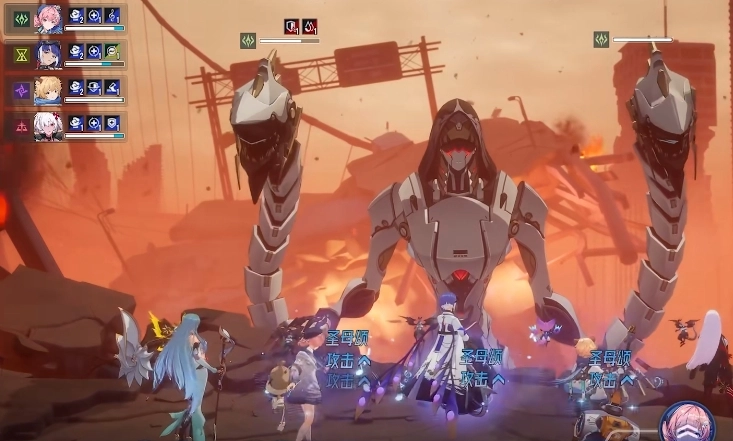Inspect the red path icon of white-haired member

[19, 126]
